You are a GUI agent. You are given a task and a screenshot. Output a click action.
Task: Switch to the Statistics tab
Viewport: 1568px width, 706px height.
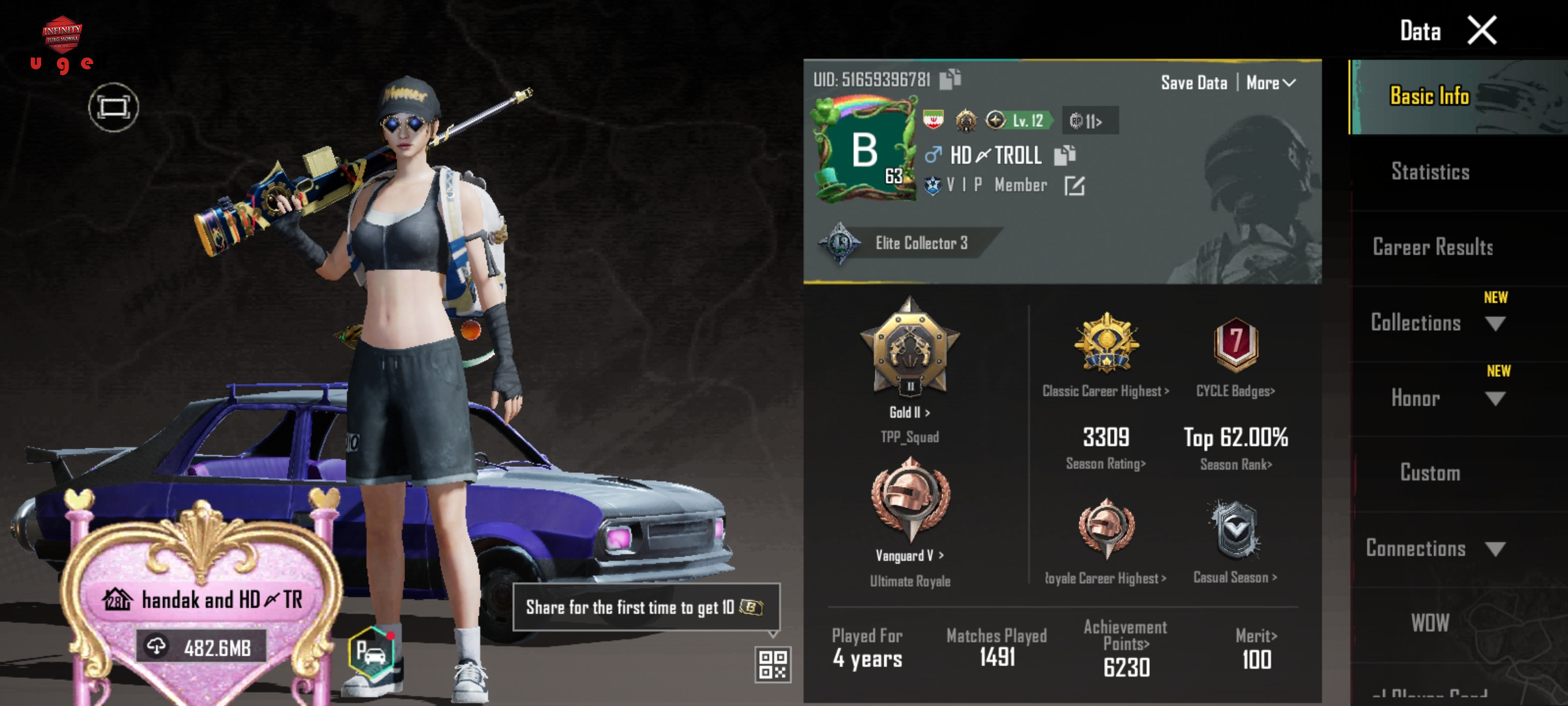pyautogui.click(x=1430, y=172)
